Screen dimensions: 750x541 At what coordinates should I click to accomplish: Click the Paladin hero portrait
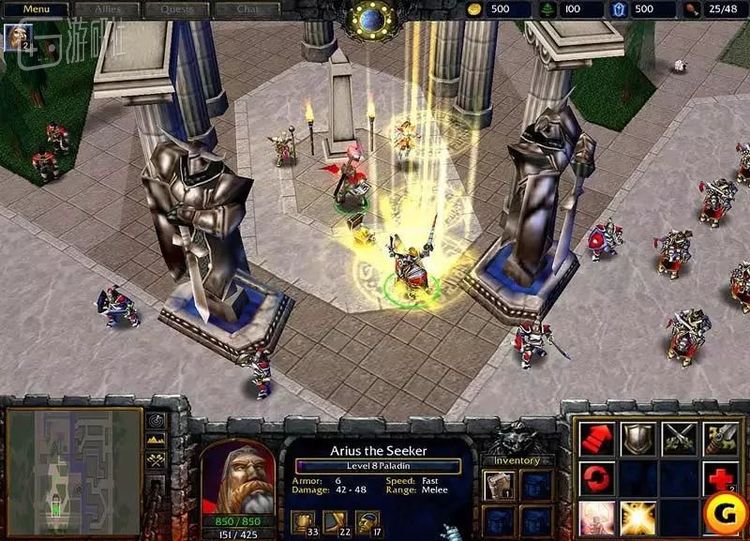[x=238, y=477]
